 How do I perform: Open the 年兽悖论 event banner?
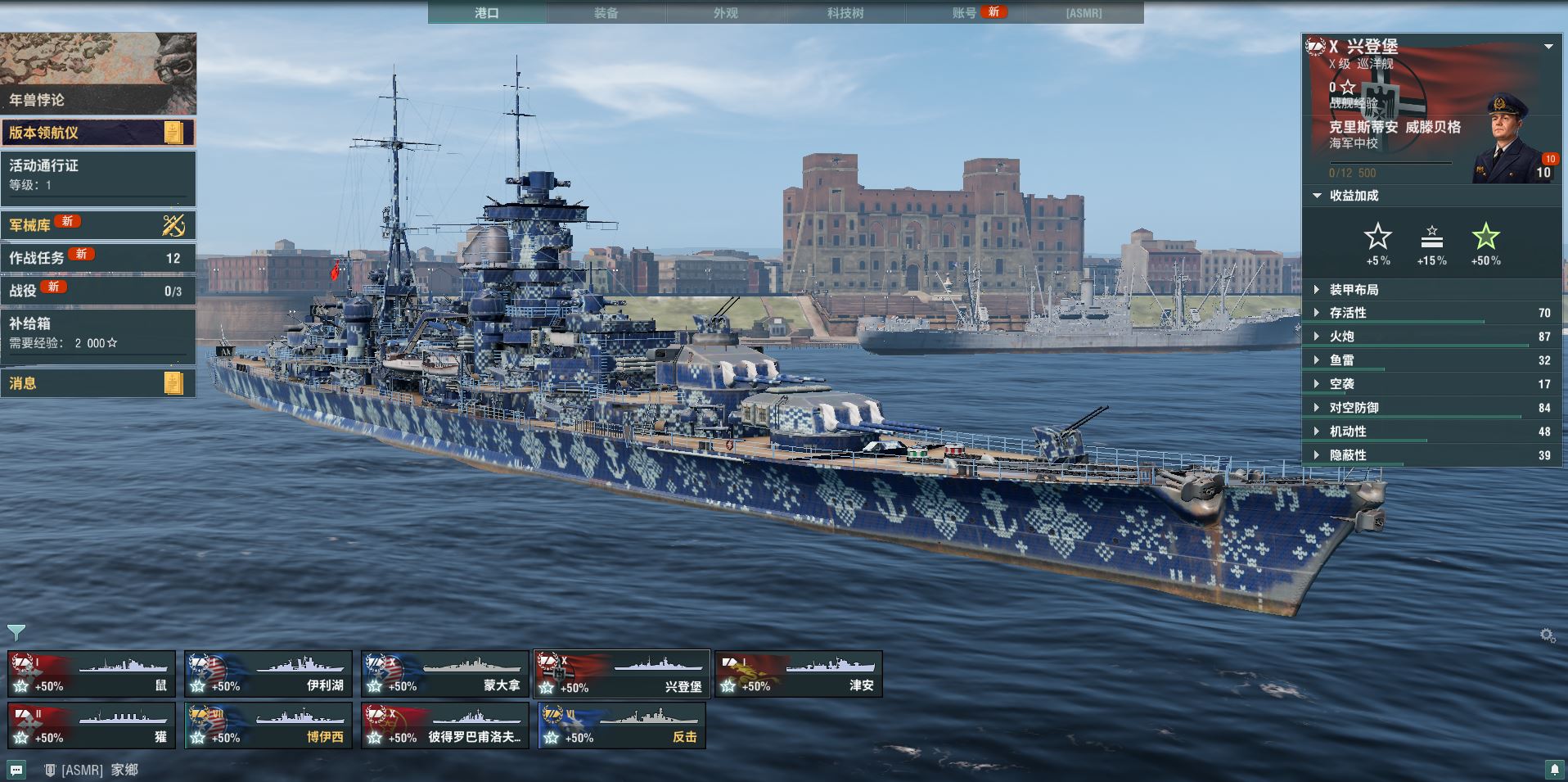click(x=98, y=73)
